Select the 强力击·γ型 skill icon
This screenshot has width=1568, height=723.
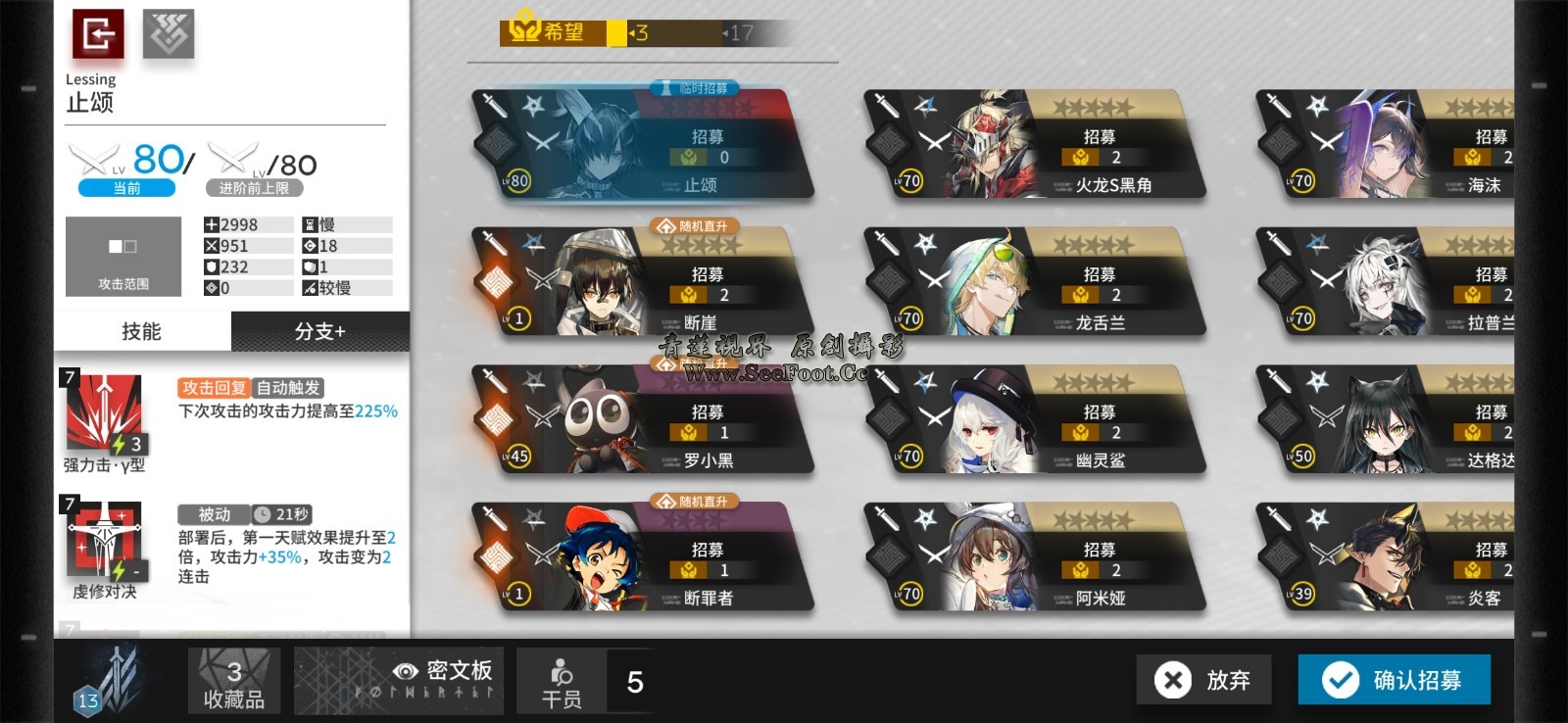click(x=104, y=412)
